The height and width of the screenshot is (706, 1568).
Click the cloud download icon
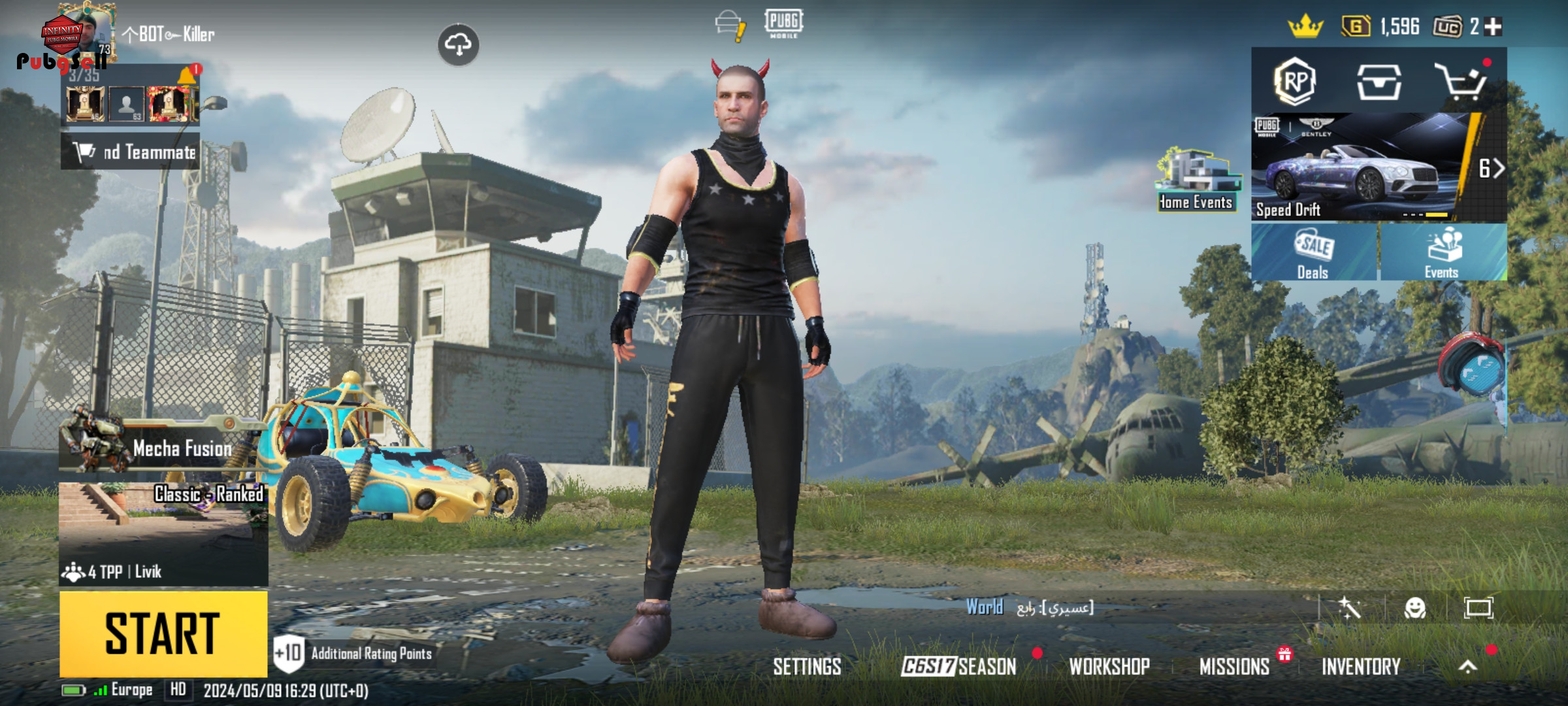458,44
